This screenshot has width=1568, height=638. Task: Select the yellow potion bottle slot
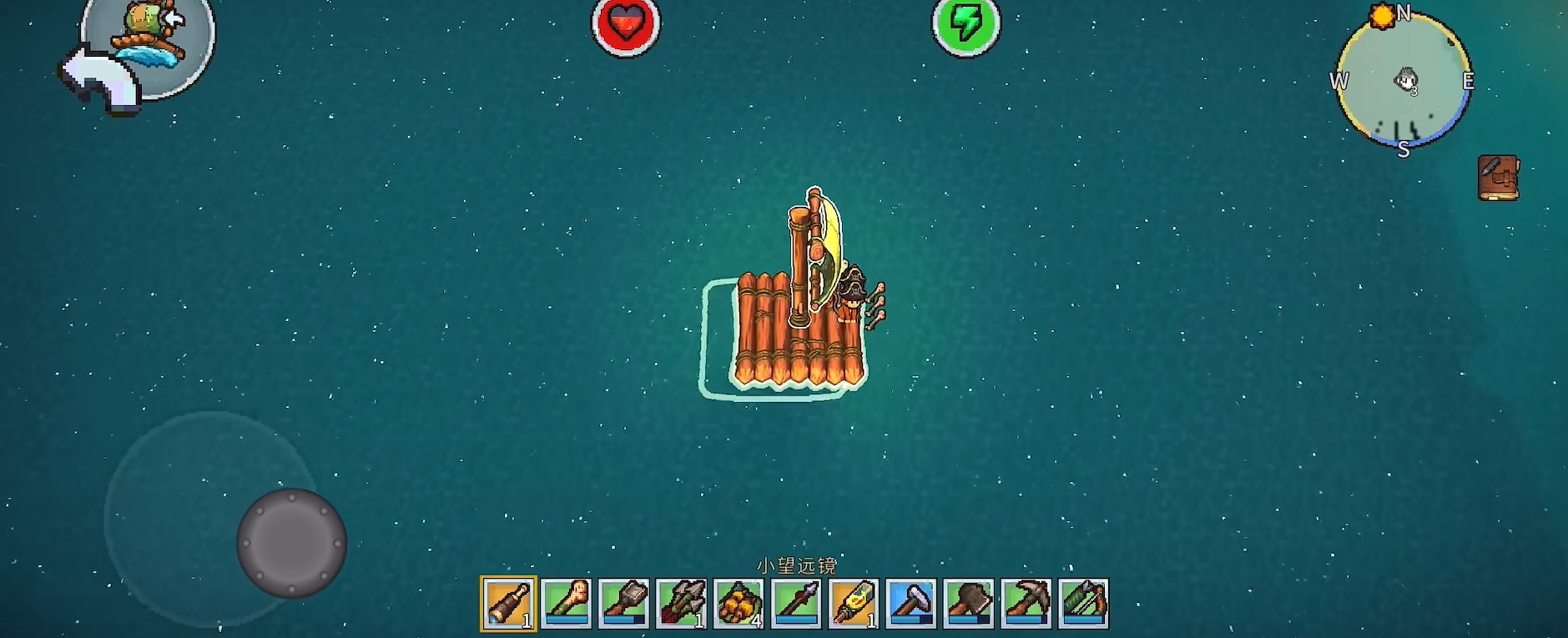(854, 603)
